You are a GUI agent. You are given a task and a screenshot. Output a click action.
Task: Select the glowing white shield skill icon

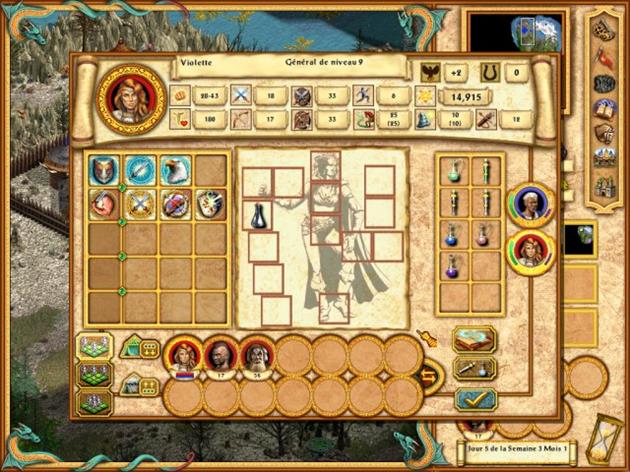click(x=210, y=205)
